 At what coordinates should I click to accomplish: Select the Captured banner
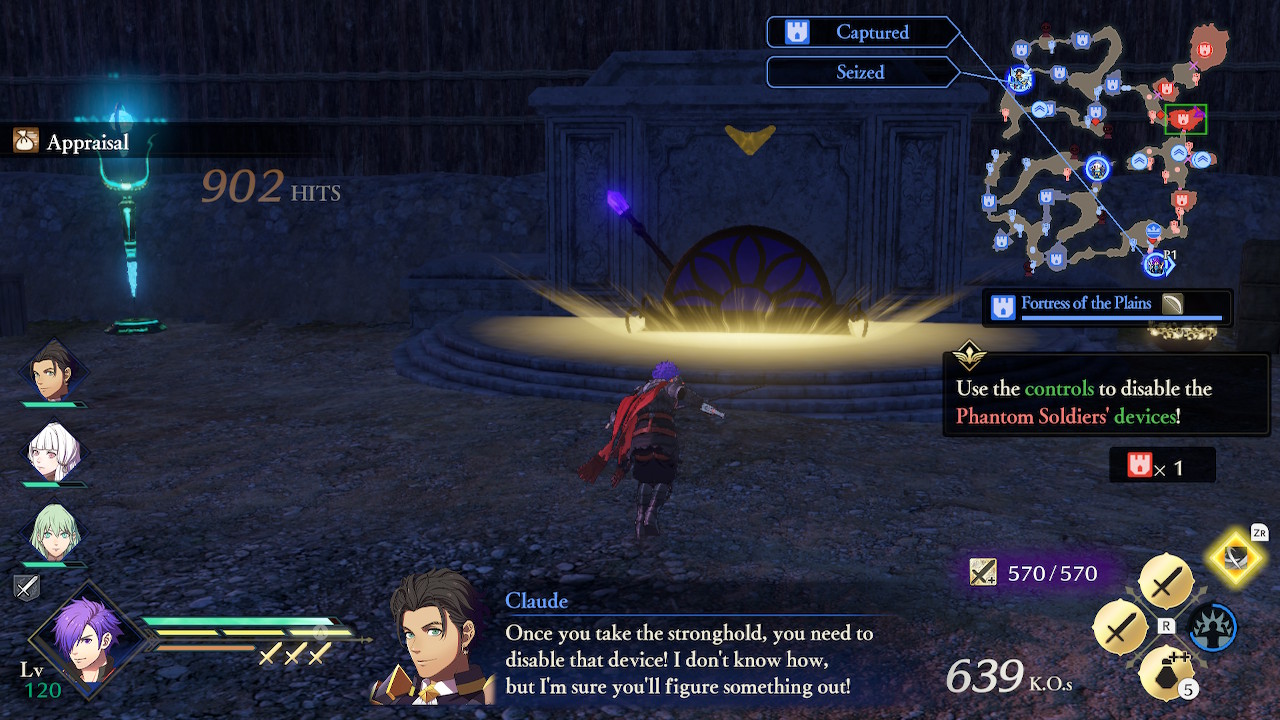tap(862, 32)
